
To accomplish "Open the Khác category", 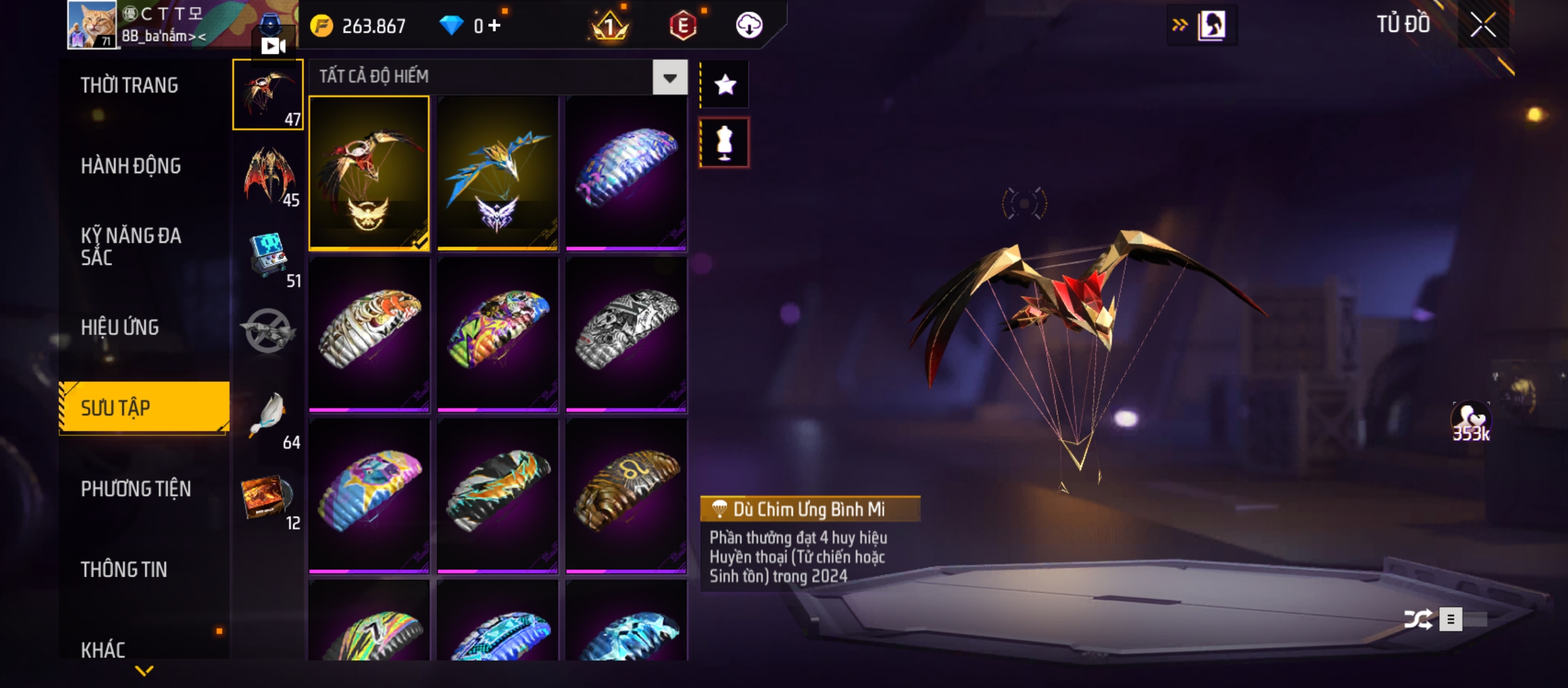I will [103, 649].
